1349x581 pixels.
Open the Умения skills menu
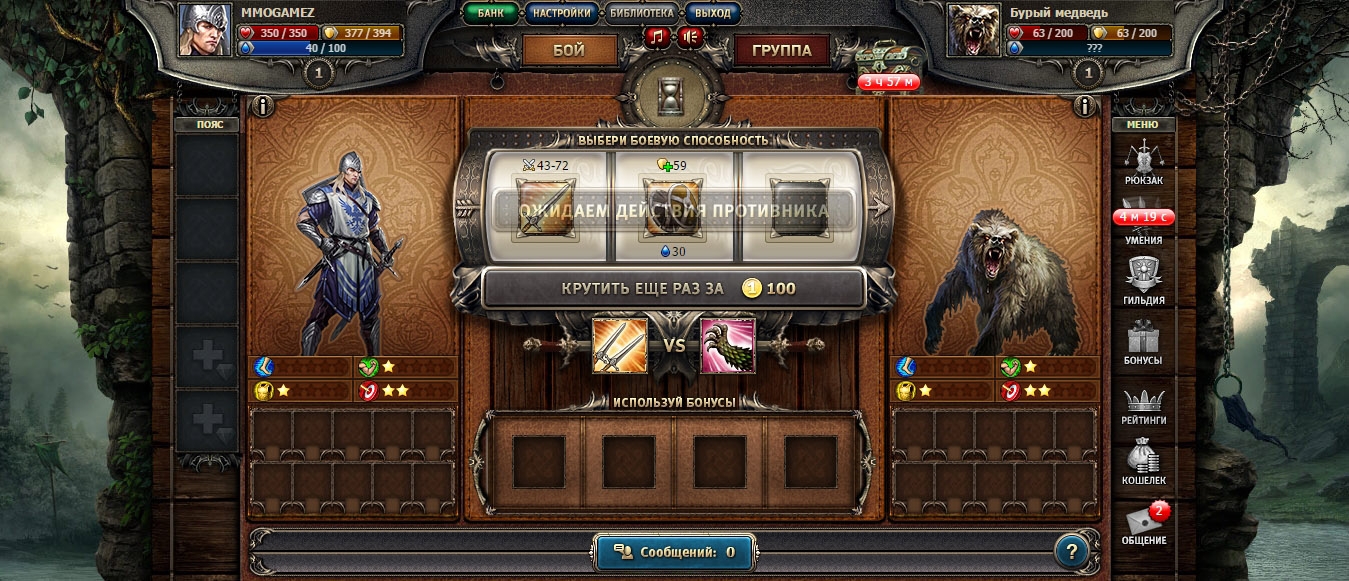(x=1142, y=223)
